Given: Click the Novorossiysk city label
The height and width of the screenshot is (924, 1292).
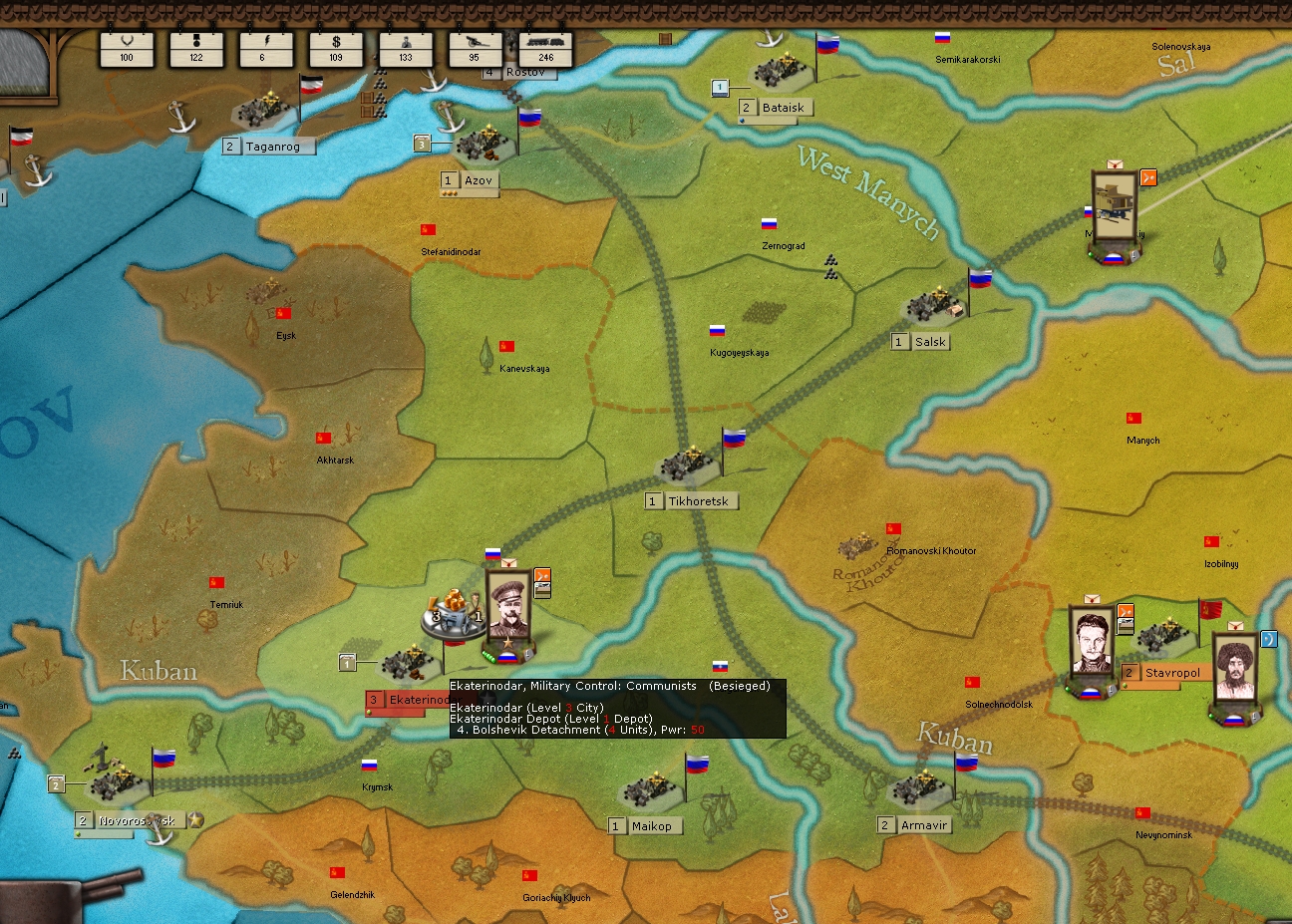Looking at the screenshot, I should click(137, 821).
